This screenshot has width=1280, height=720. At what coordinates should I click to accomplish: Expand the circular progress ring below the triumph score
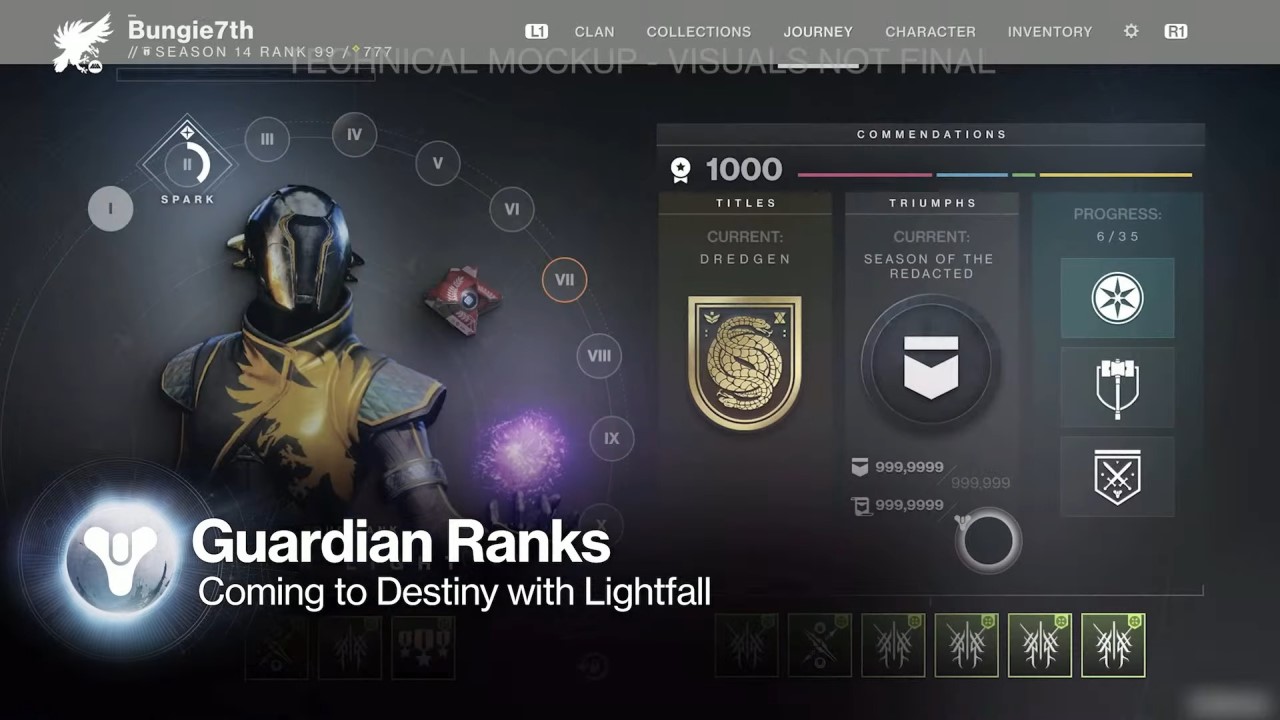click(988, 540)
